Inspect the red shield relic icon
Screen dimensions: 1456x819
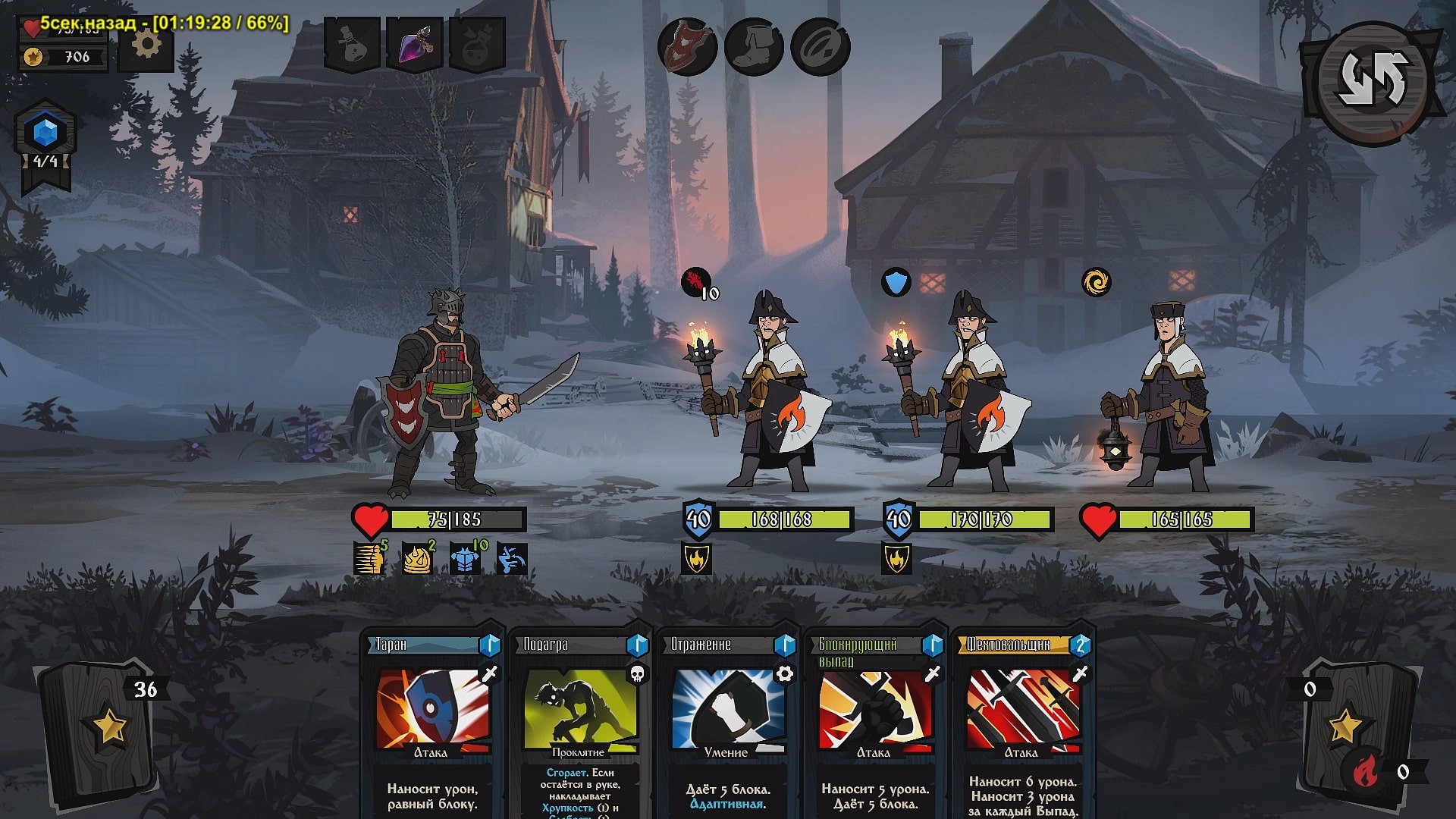(x=687, y=46)
